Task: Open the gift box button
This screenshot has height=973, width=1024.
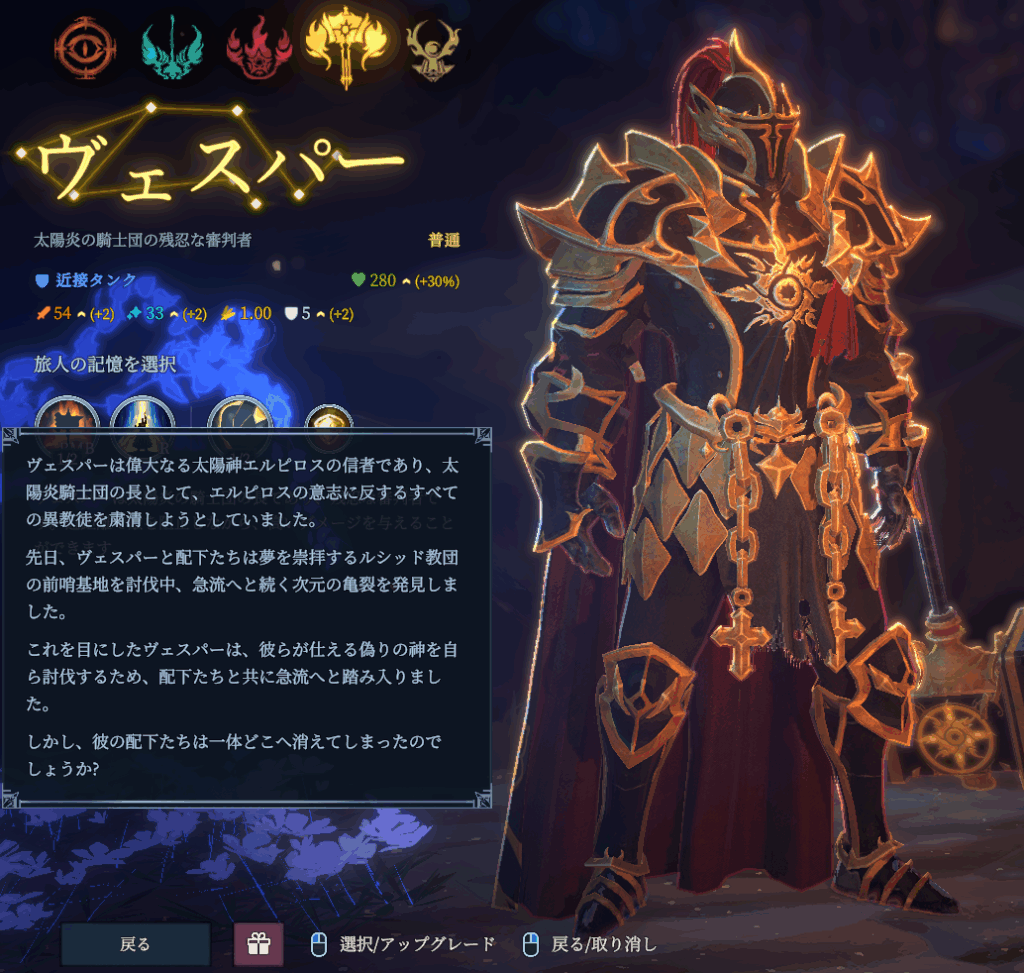Action: 258,945
